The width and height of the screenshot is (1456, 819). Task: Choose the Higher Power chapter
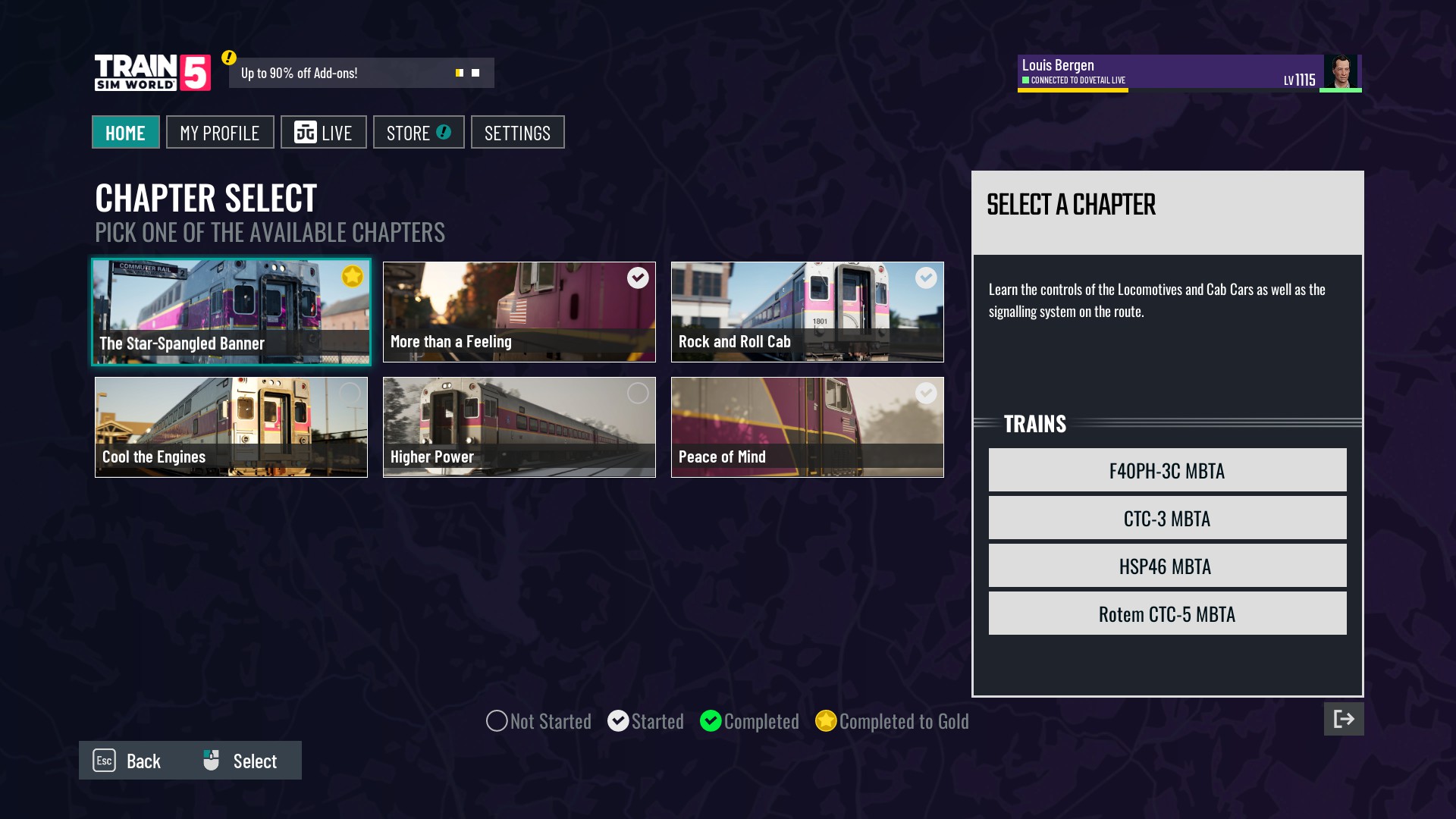click(519, 427)
